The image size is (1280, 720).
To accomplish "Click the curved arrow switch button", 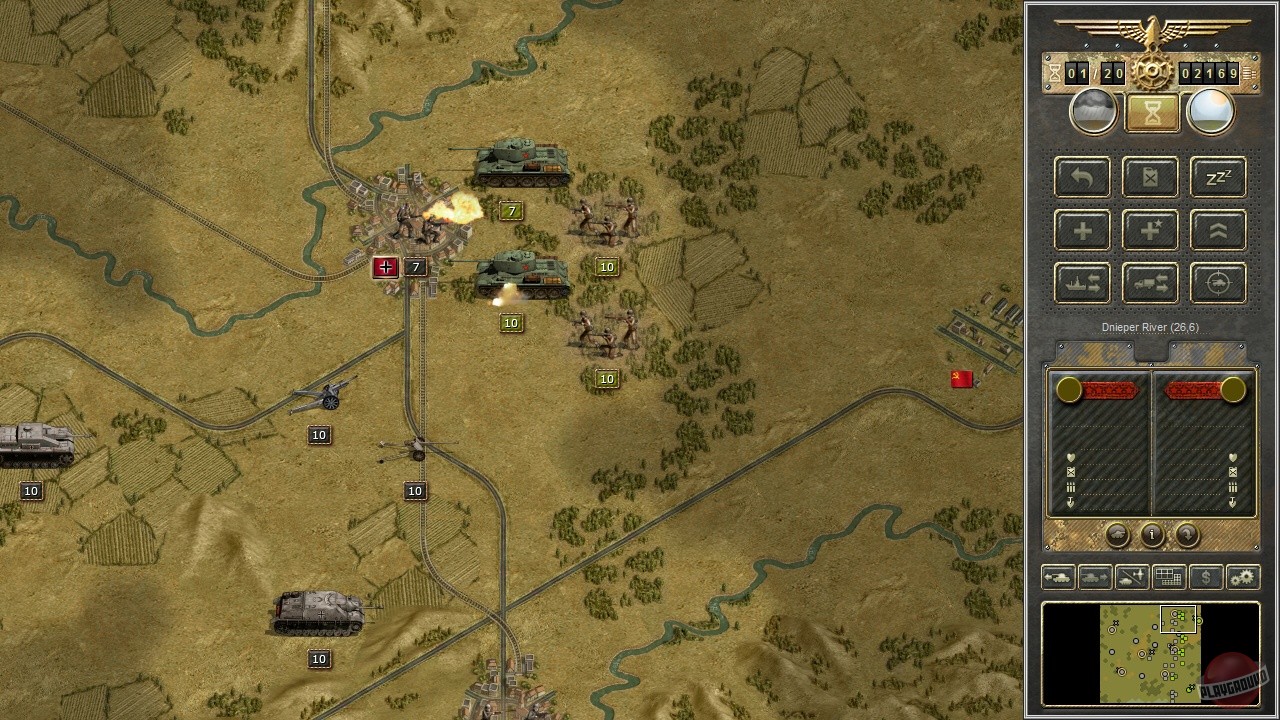I will [x=1186, y=535].
